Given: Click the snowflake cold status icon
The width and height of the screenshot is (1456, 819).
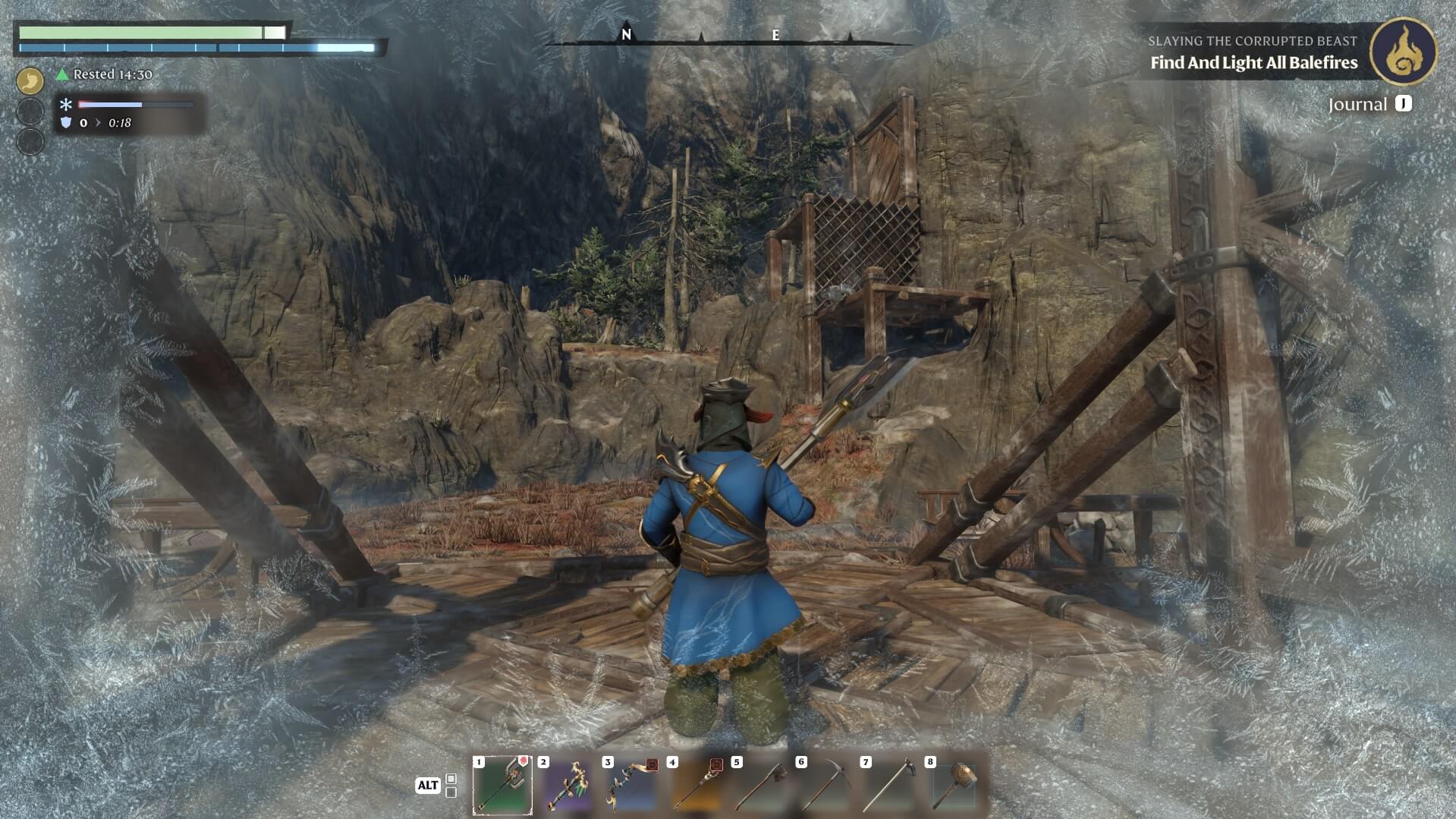Looking at the screenshot, I should tap(66, 105).
